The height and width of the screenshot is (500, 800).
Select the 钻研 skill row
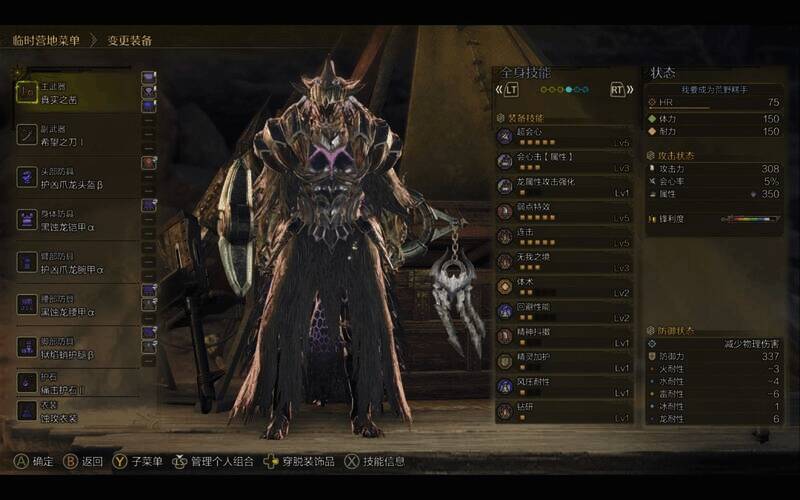[x=565, y=412]
